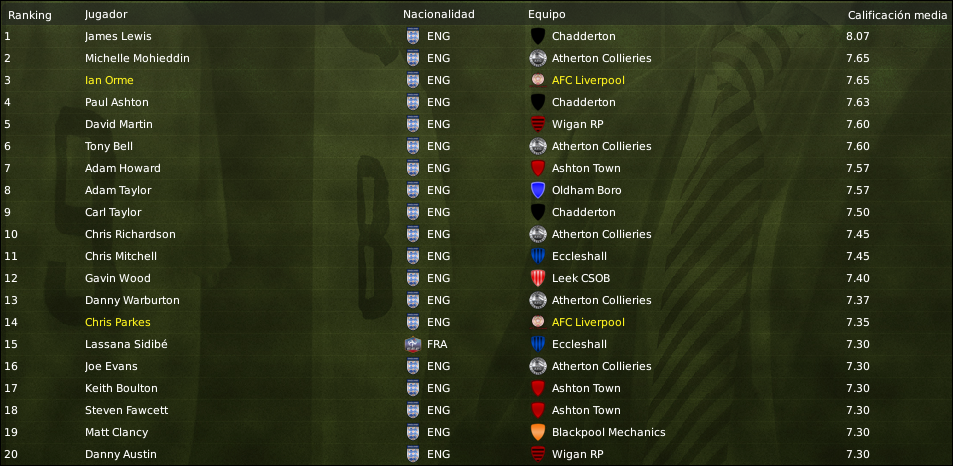953x466 pixels.
Task: View the Blackpool Mechanics team
Action: (x=608, y=432)
